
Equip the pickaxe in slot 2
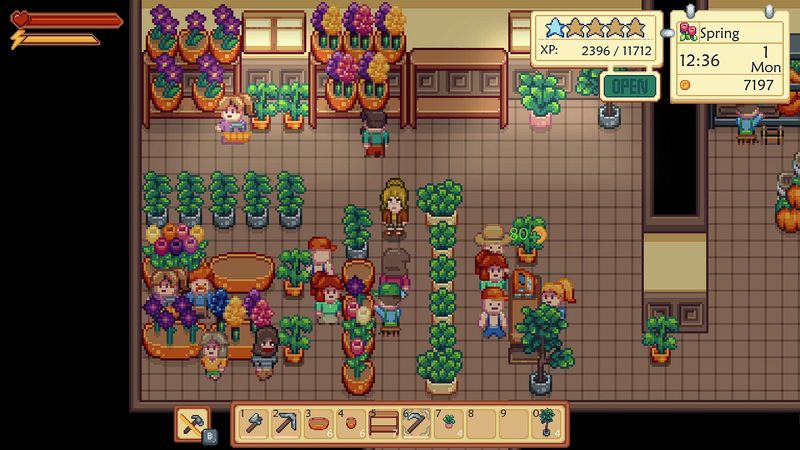coord(286,424)
